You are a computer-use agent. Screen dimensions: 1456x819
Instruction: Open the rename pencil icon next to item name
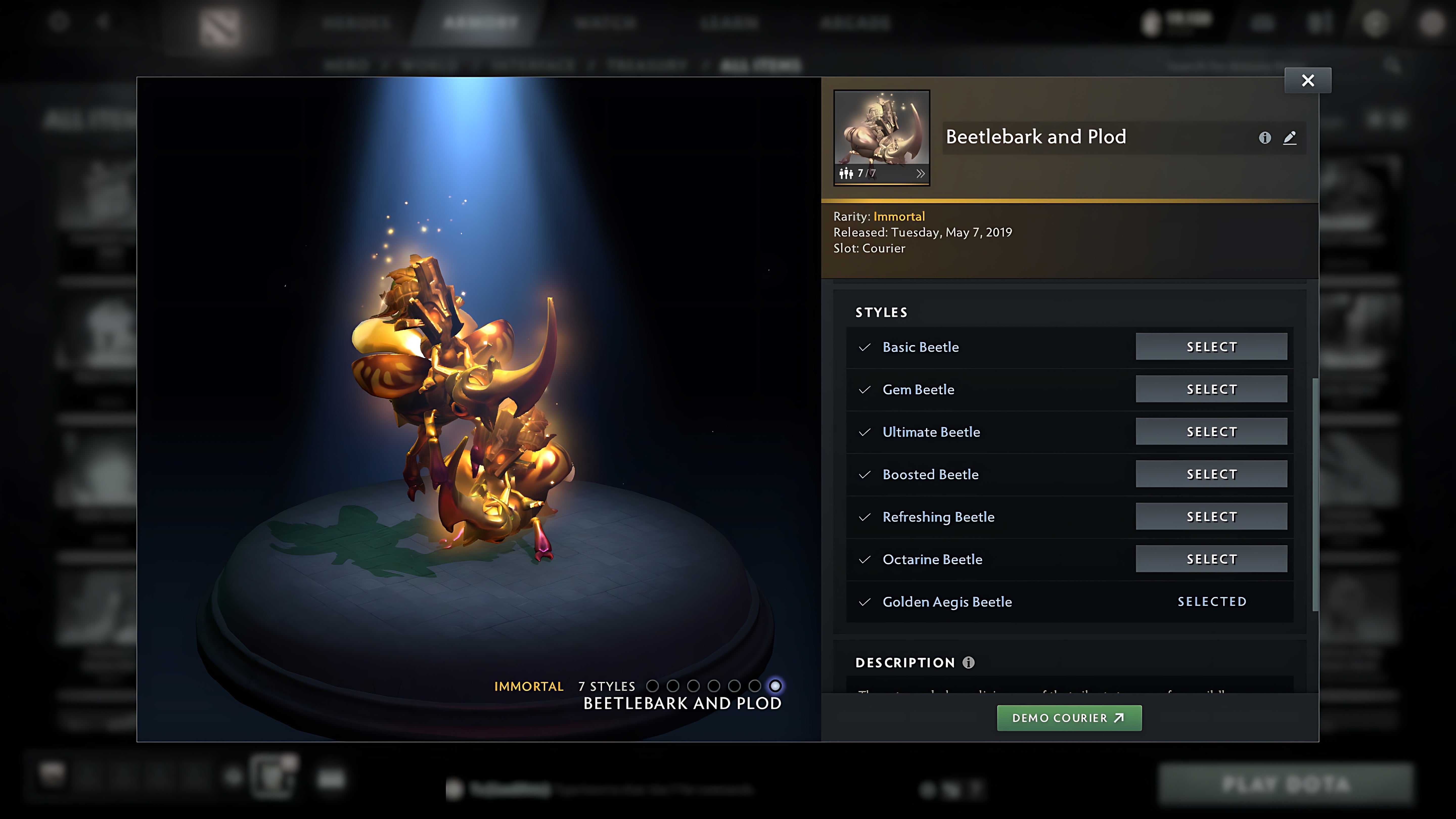coord(1290,138)
